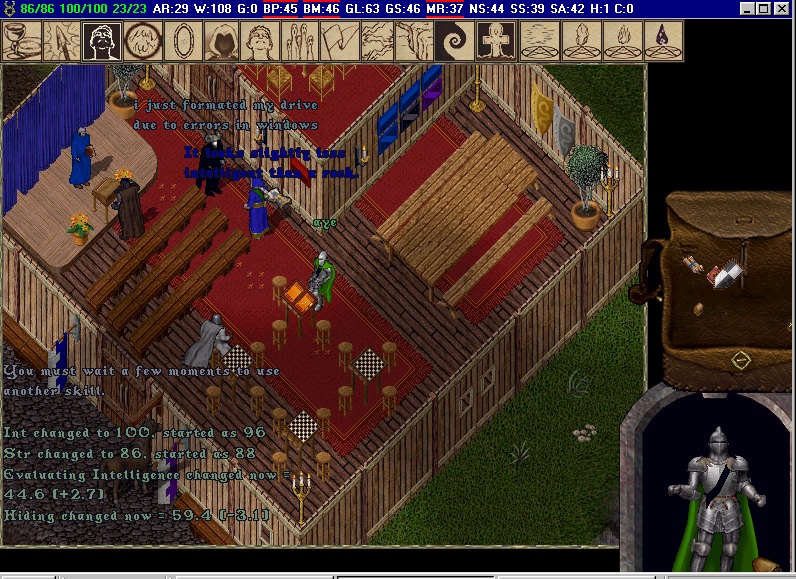The height and width of the screenshot is (579, 796).
Task: Pick the open book in the backpack
Action: [731, 270]
